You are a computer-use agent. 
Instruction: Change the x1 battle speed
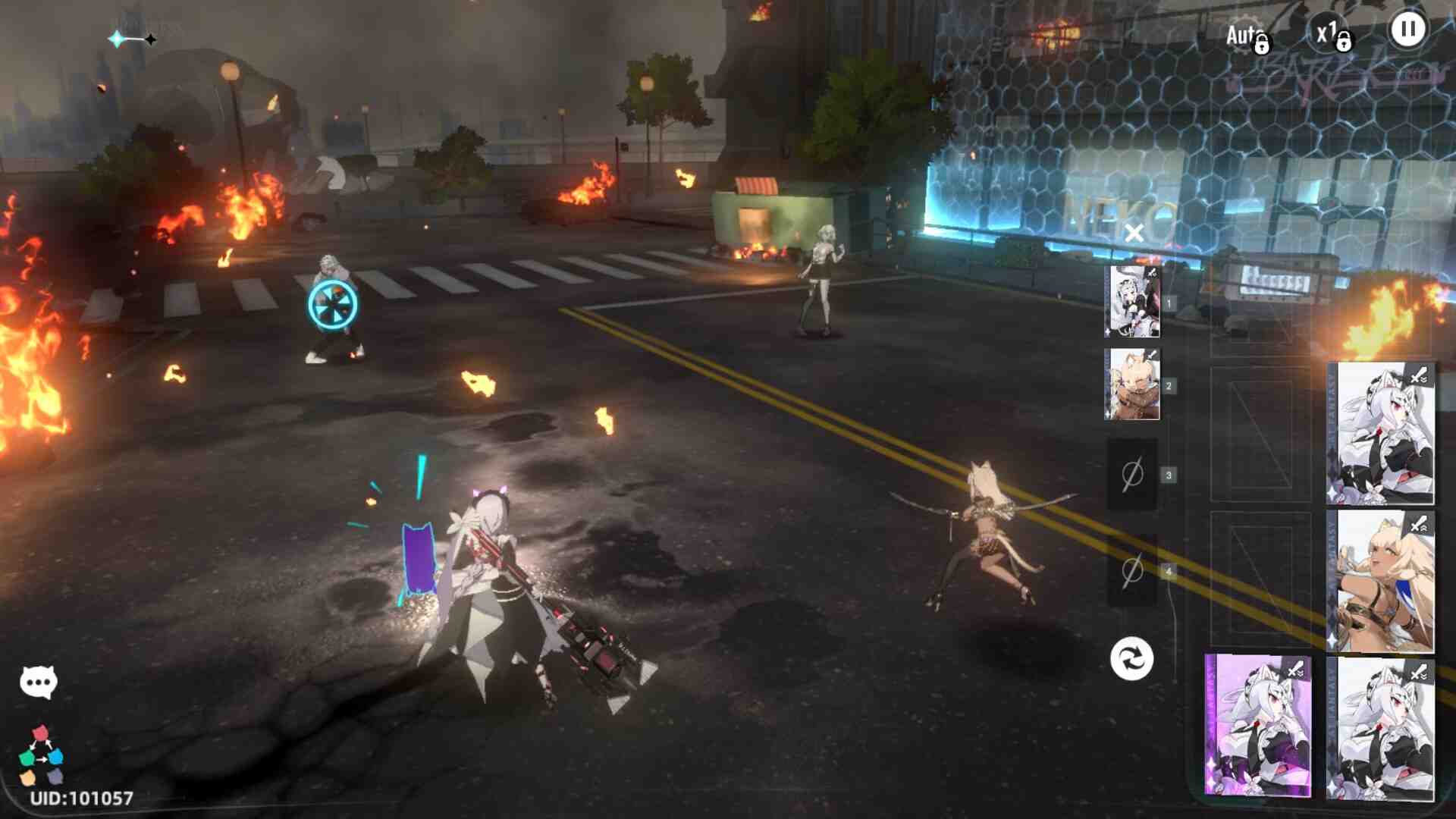coord(1332,35)
